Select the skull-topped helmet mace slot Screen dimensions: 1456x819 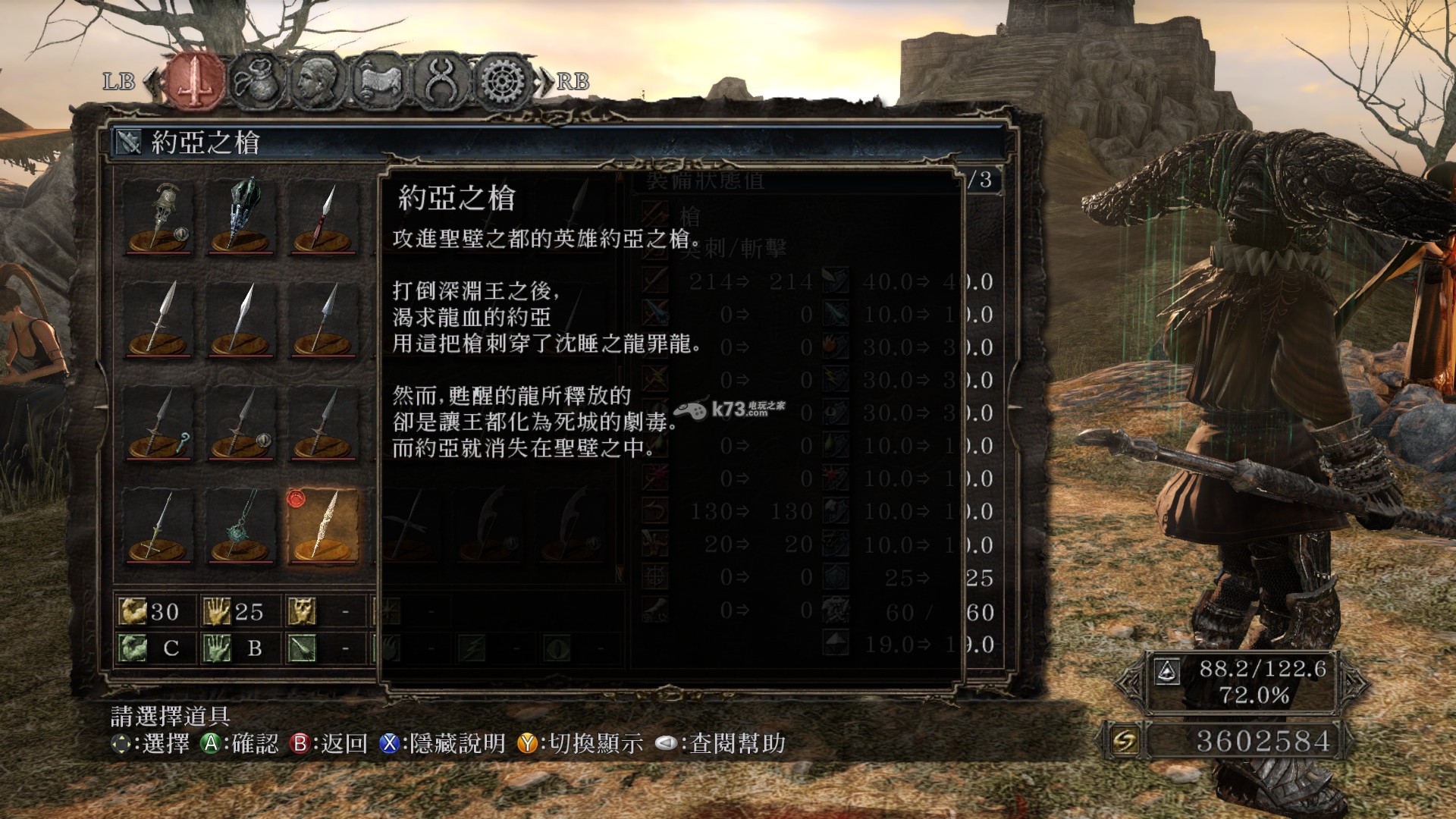coord(158,217)
